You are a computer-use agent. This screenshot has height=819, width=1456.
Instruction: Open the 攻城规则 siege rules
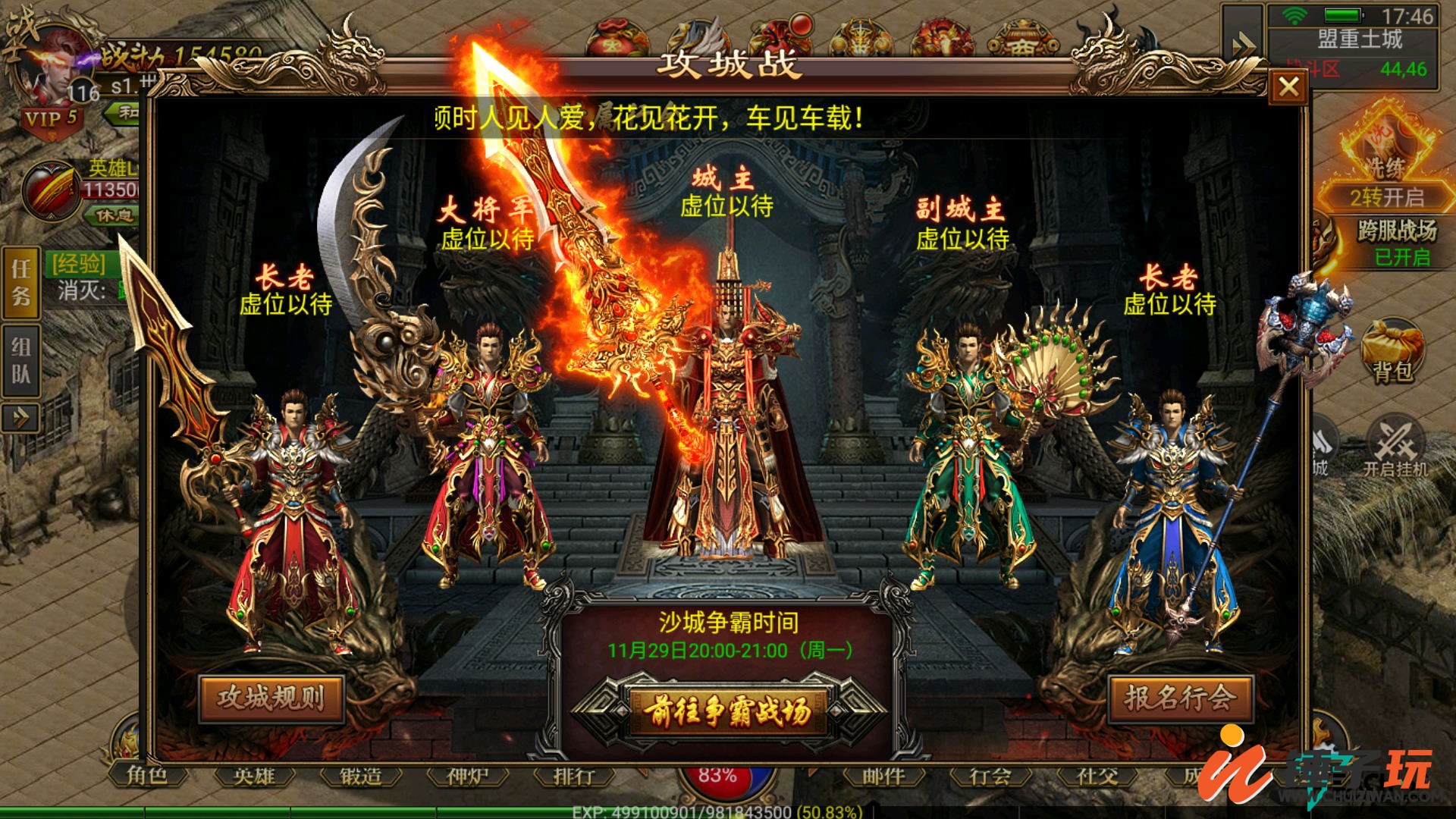[x=271, y=698]
